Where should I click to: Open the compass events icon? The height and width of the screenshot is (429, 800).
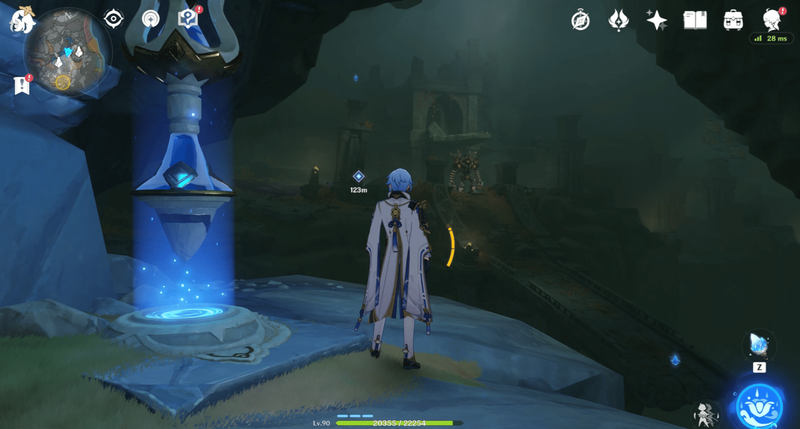click(580, 20)
